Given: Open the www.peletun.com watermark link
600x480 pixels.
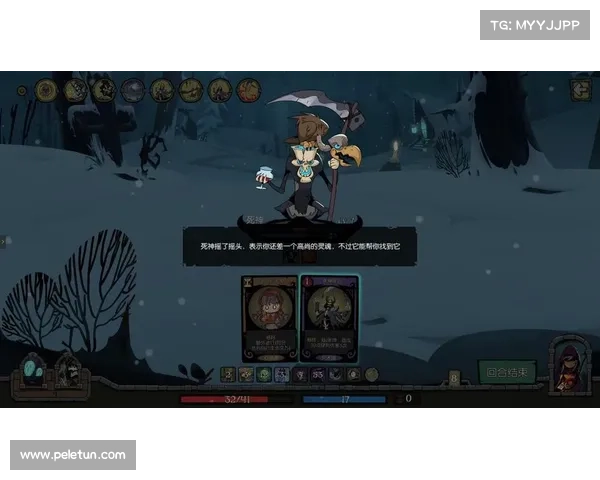Looking at the screenshot, I should 72,455.
